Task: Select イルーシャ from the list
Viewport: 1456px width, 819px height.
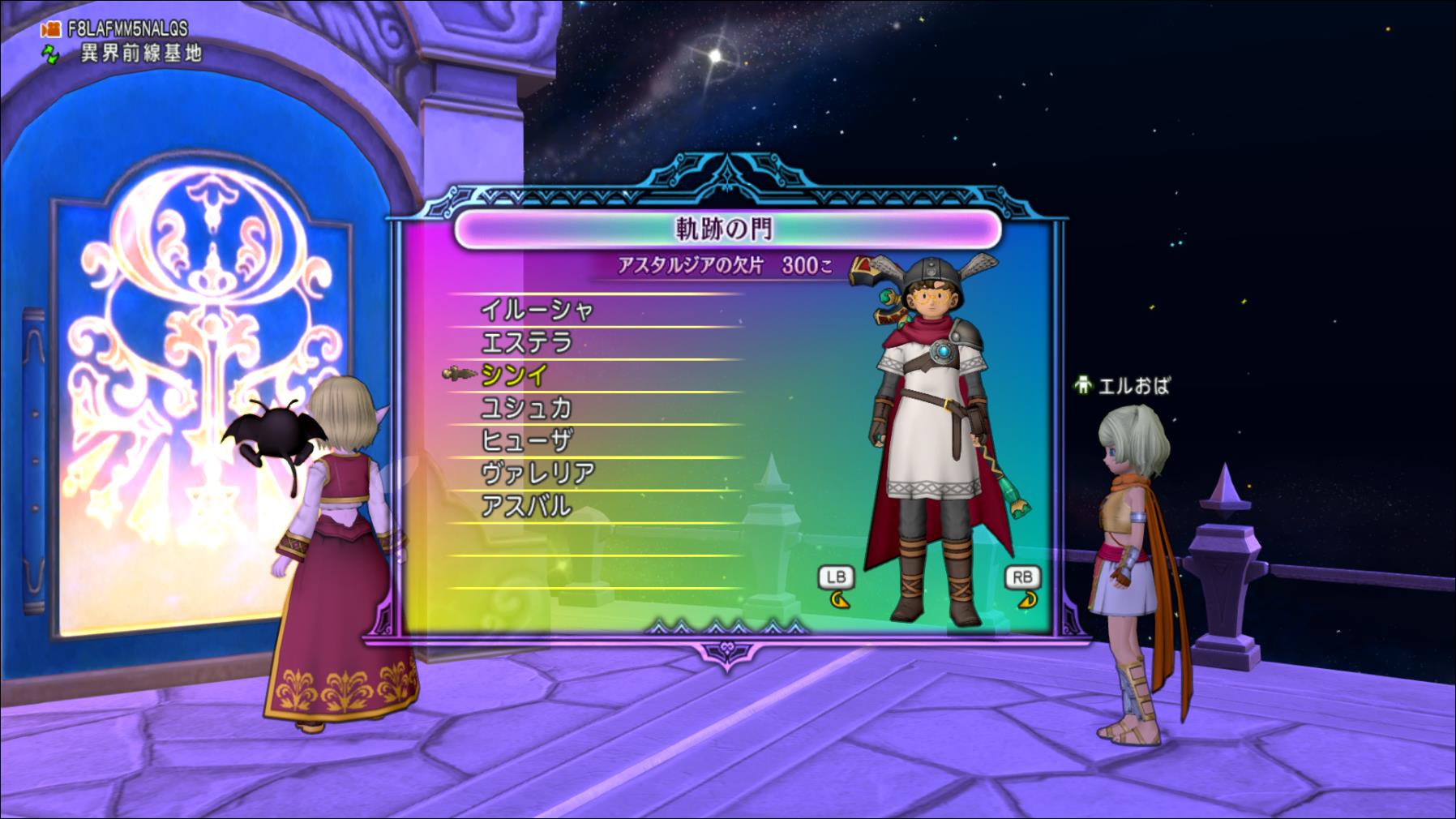Action: pos(537,310)
